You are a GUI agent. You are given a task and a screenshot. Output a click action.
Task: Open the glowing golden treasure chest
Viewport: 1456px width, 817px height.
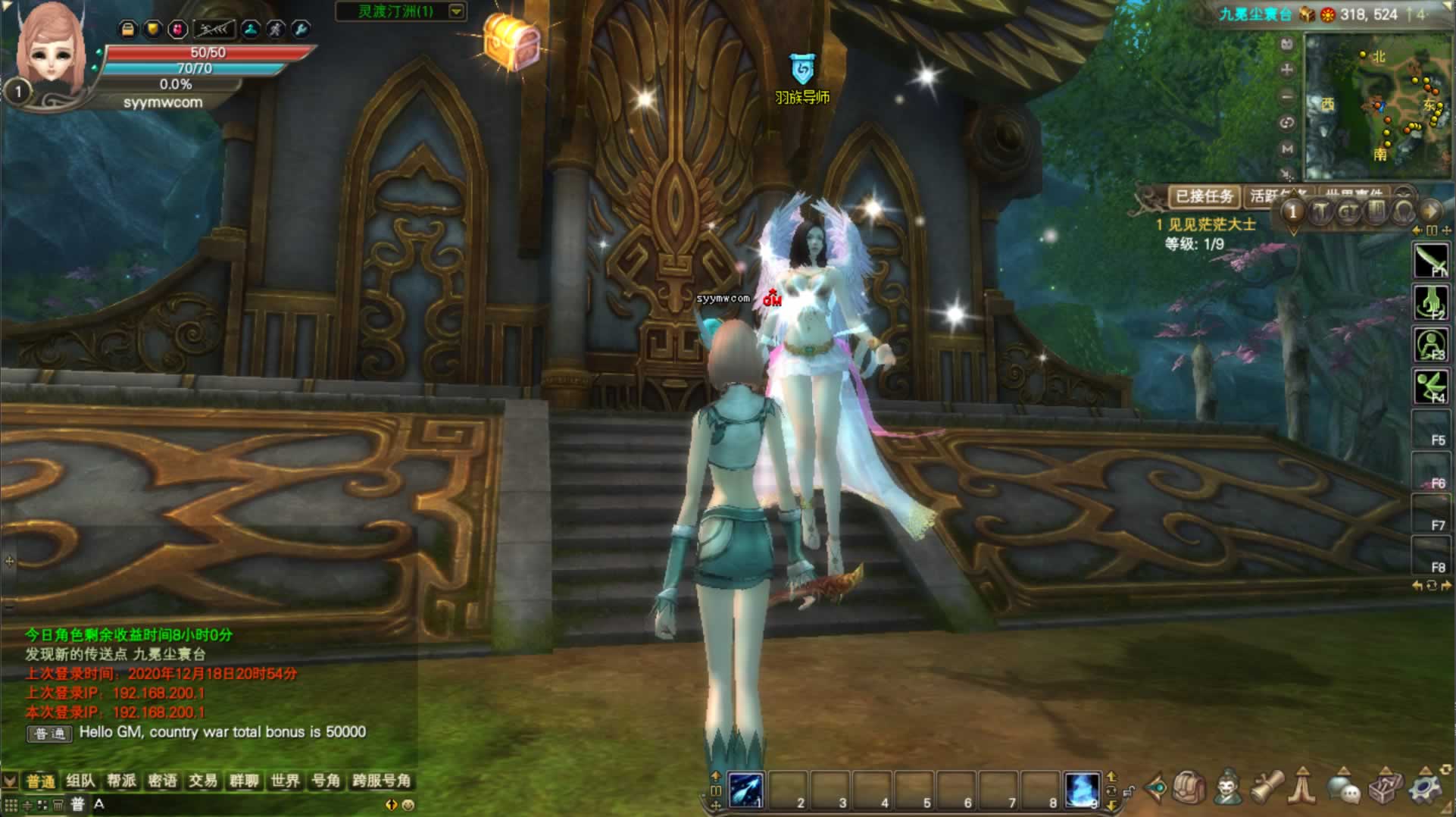pos(512,42)
